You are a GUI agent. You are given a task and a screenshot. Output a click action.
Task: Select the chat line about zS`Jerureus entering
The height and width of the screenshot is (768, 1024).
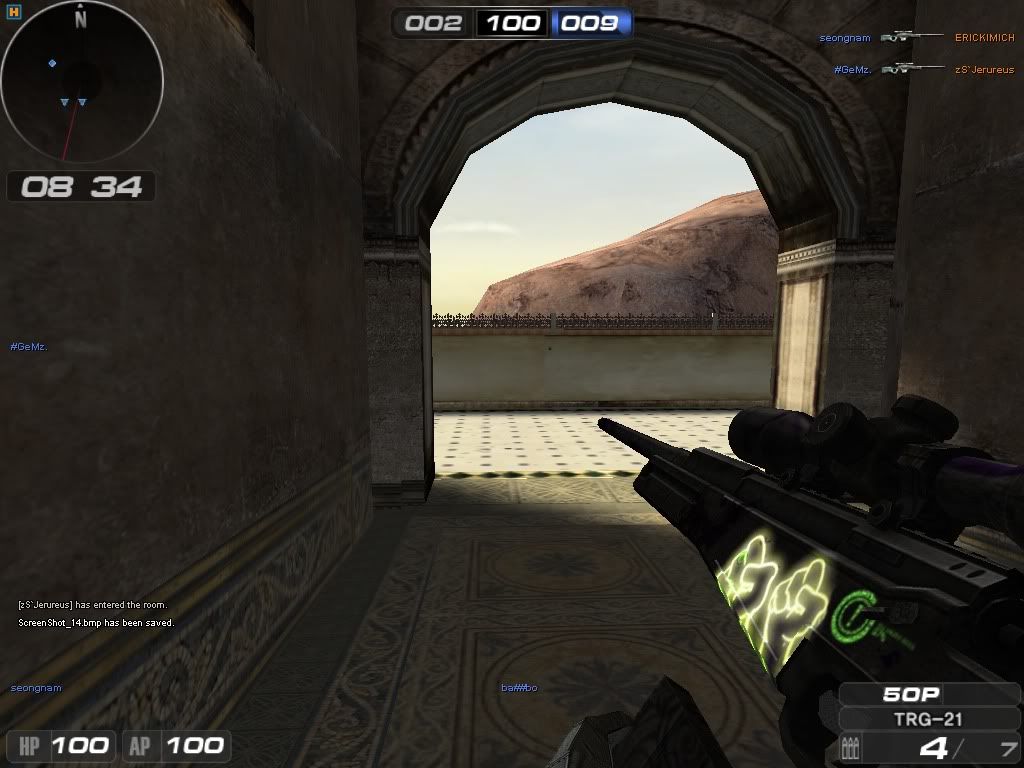[92, 605]
